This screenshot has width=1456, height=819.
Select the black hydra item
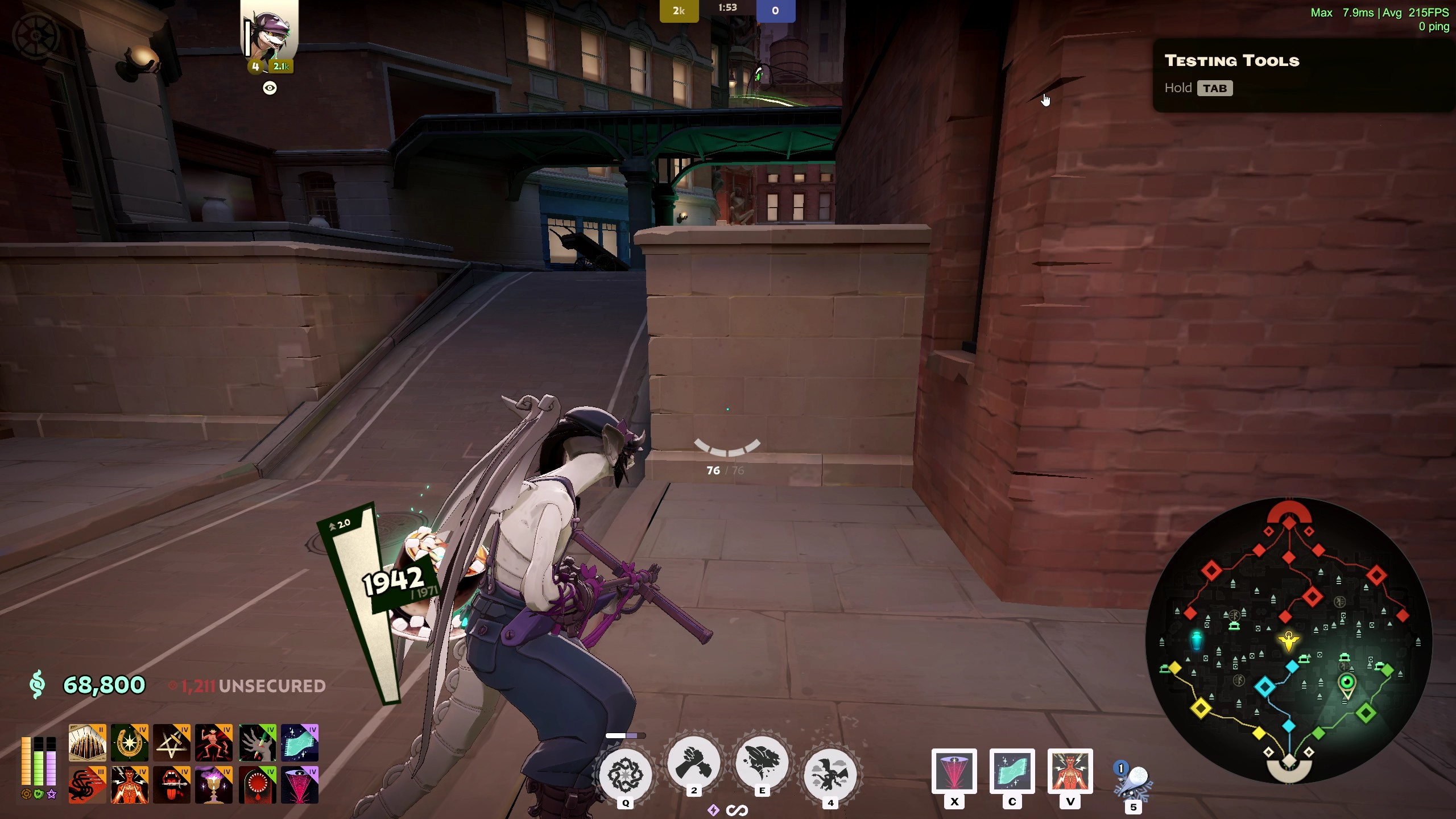87,785
